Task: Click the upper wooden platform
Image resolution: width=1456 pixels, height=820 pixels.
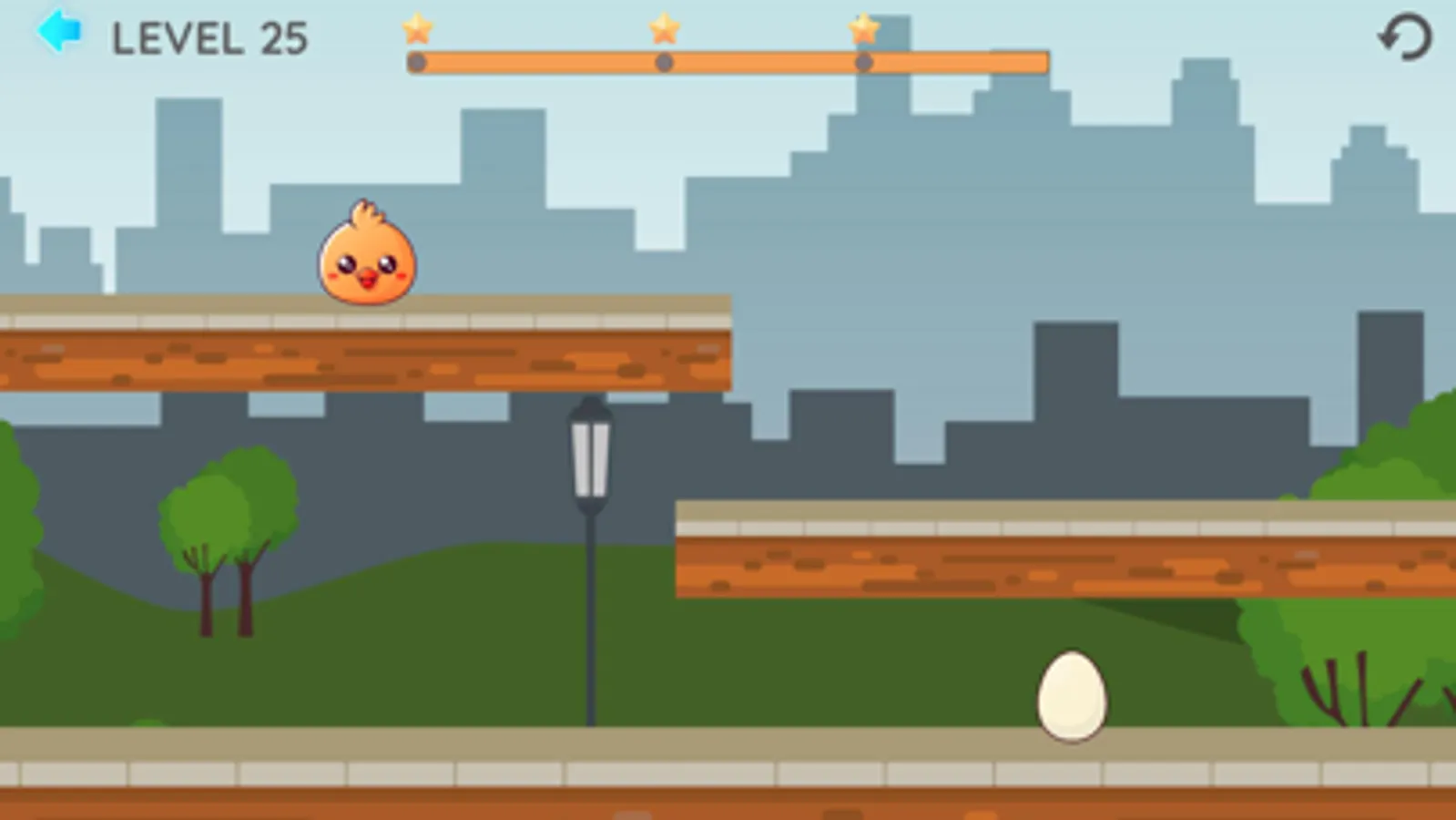Action: (x=364, y=355)
